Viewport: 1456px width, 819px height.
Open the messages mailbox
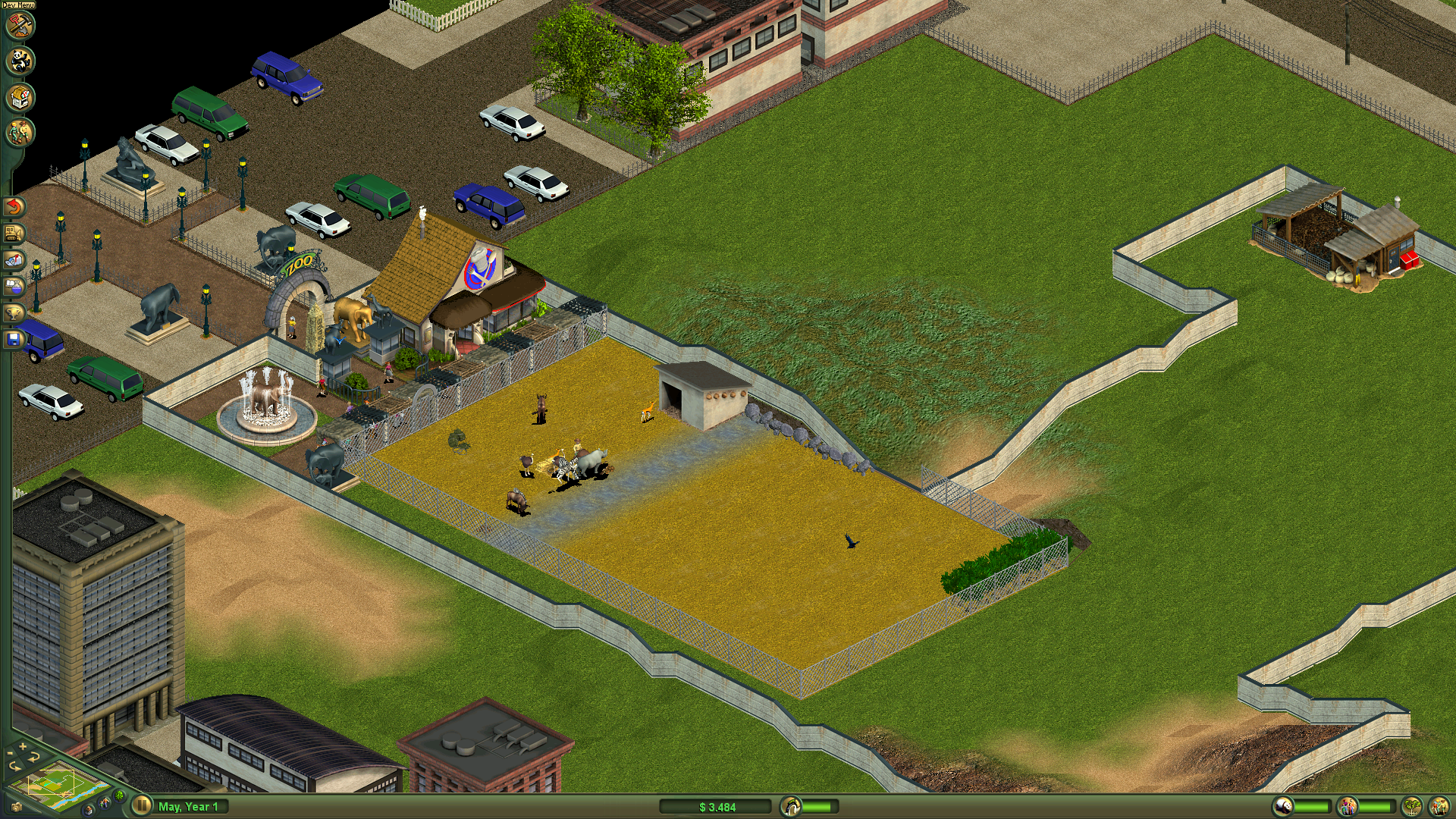tap(14, 260)
